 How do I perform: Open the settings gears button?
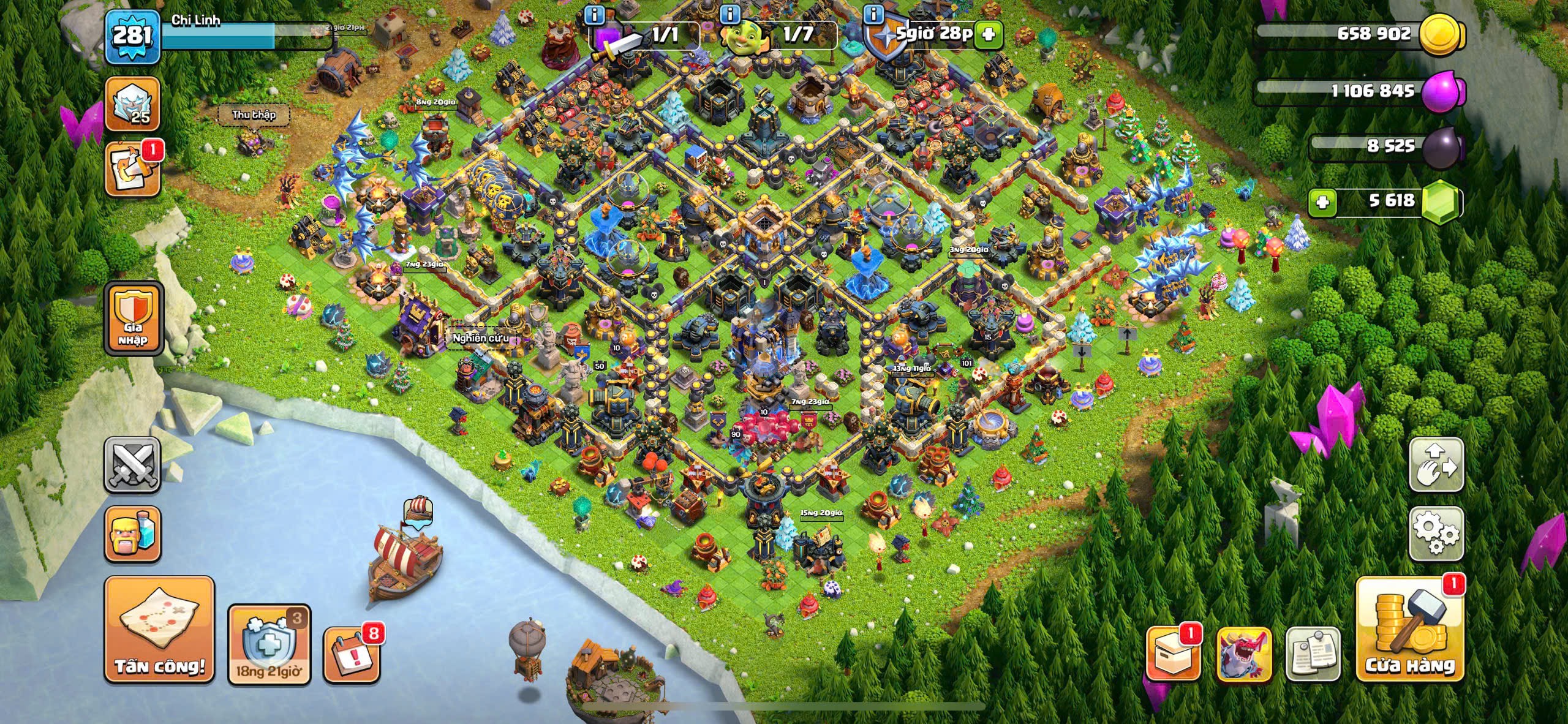coord(1436,533)
